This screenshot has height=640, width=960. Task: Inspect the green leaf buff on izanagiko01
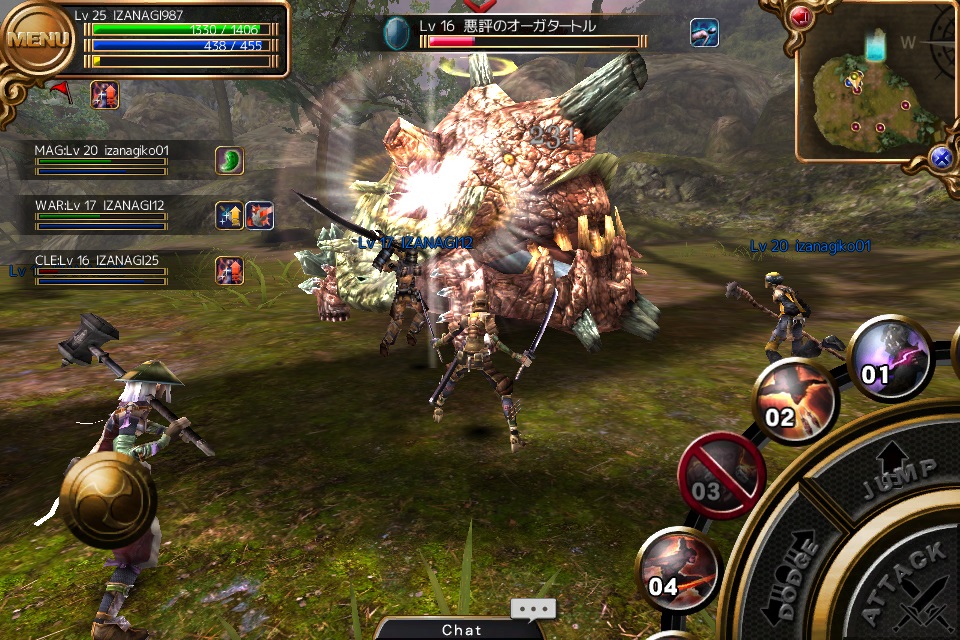[229, 160]
